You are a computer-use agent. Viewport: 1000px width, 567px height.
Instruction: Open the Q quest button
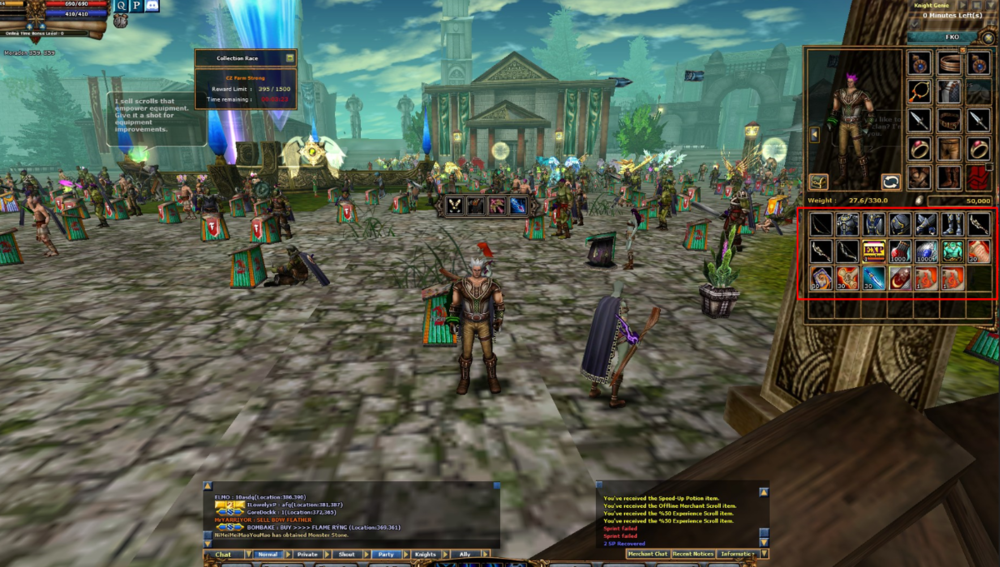tap(121, 6)
